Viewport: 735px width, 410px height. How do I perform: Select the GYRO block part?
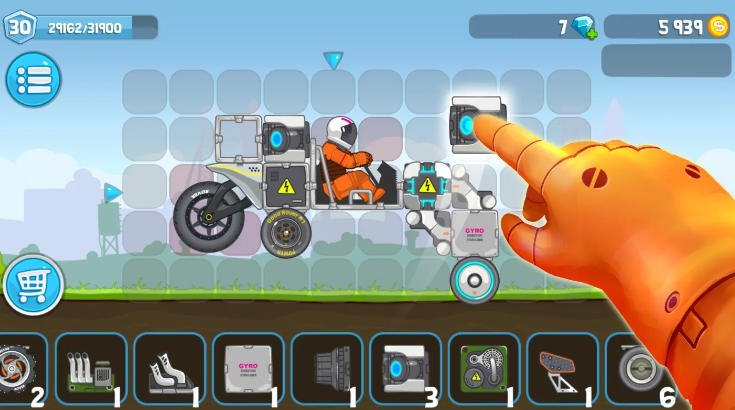[248, 368]
